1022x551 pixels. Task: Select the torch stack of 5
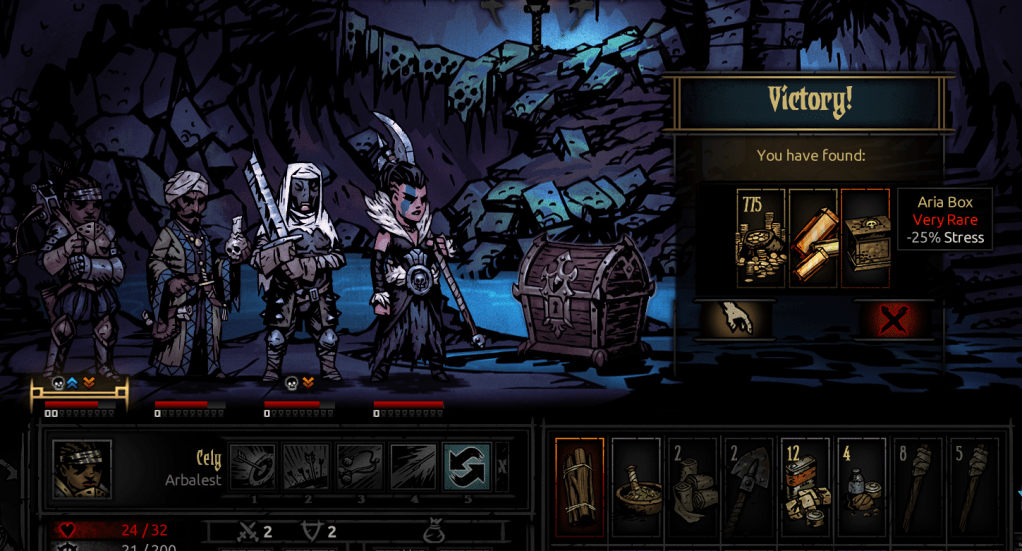(973, 485)
